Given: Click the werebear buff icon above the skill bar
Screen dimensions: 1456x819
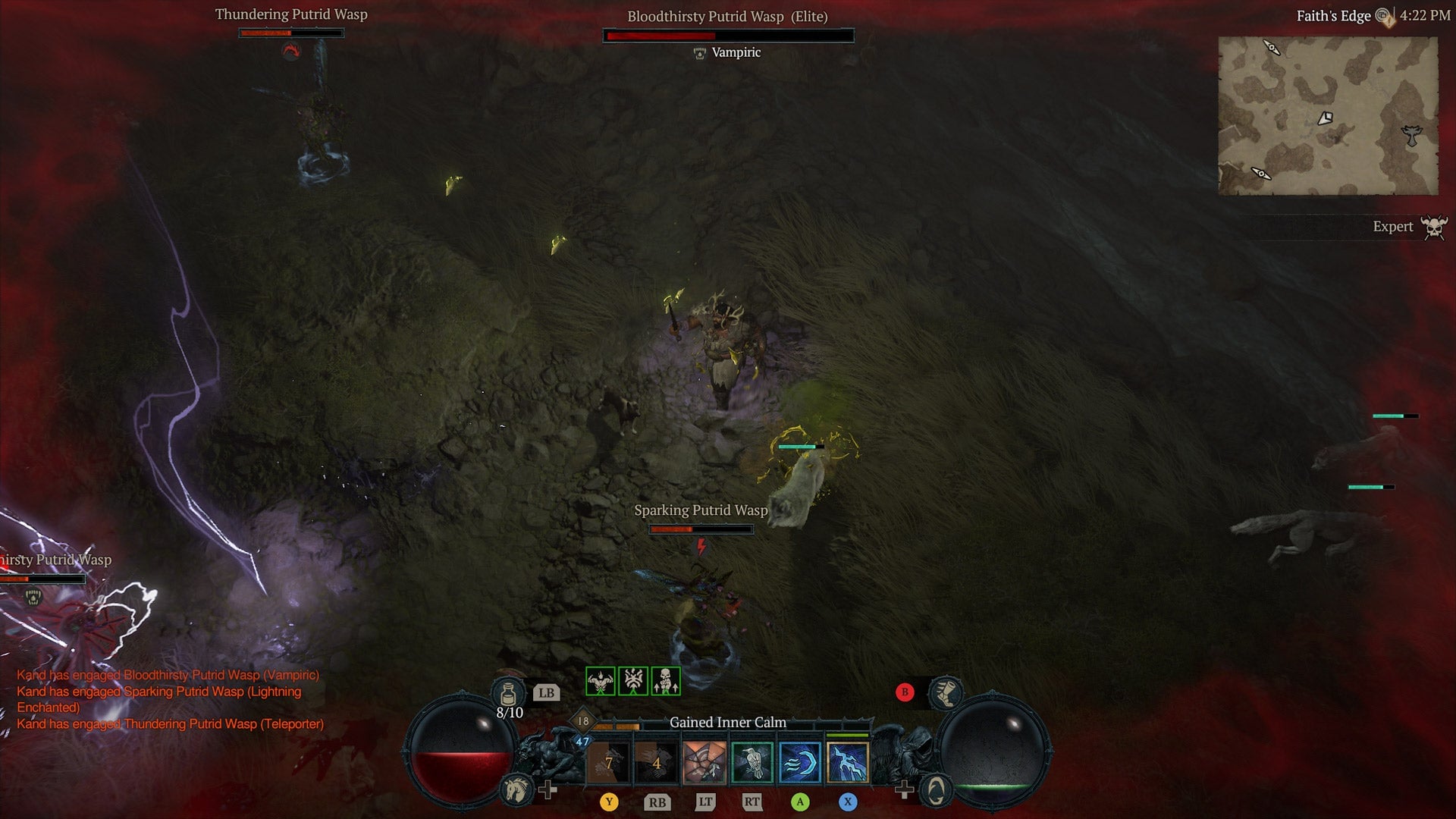Looking at the screenshot, I should pos(599,682).
